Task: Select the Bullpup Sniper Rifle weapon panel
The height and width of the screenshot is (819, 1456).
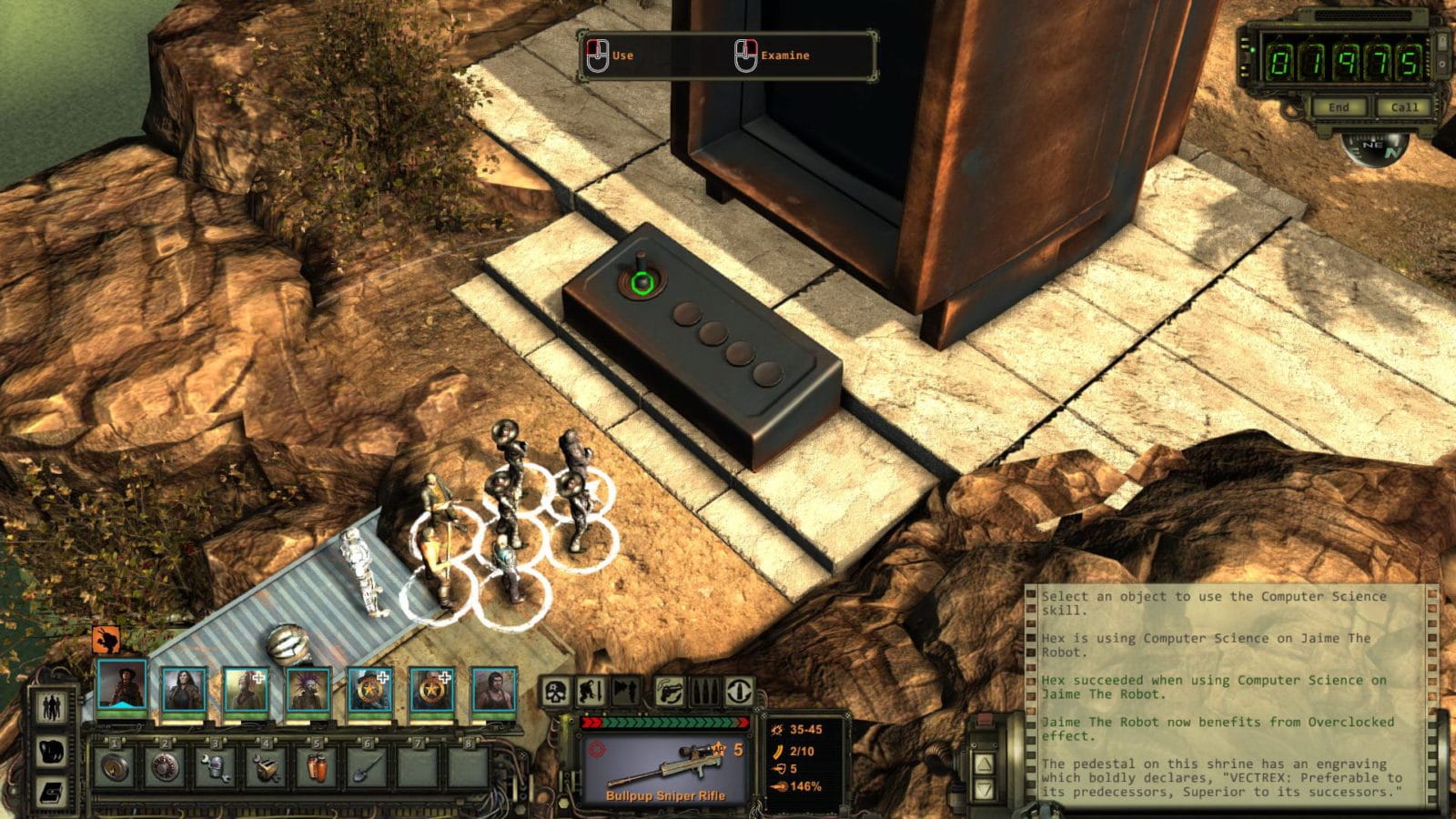Action: (665, 767)
